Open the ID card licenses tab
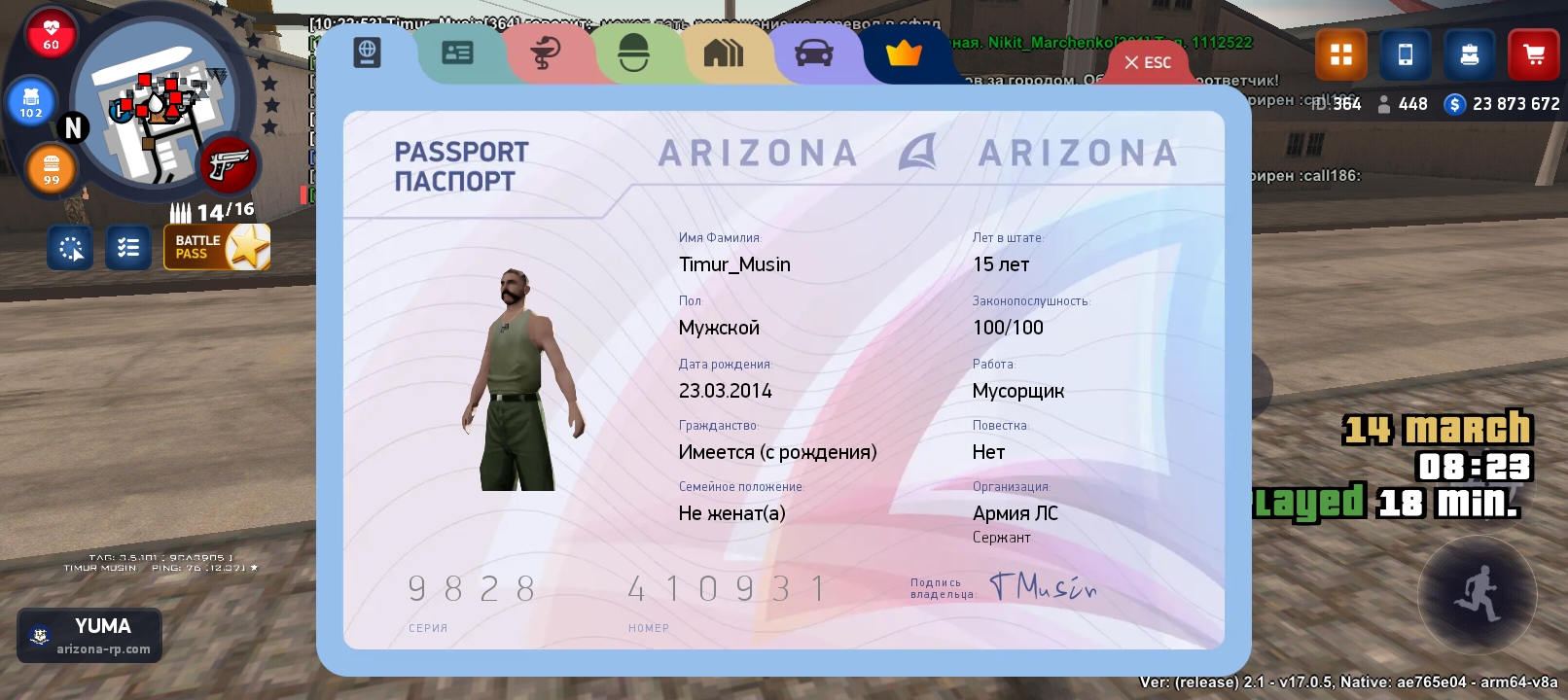 point(457,53)
